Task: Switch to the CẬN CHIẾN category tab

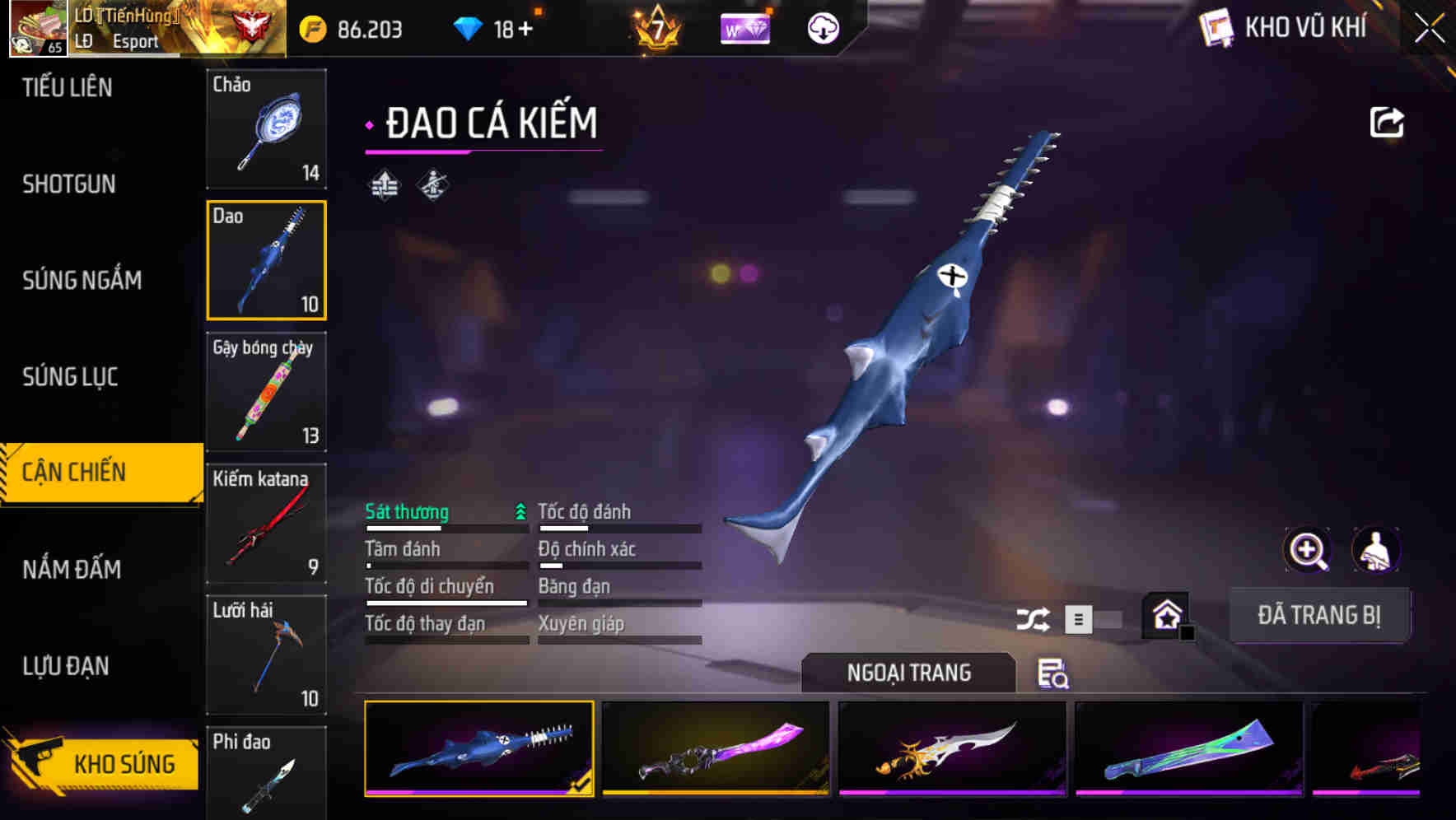Action: 91,471
